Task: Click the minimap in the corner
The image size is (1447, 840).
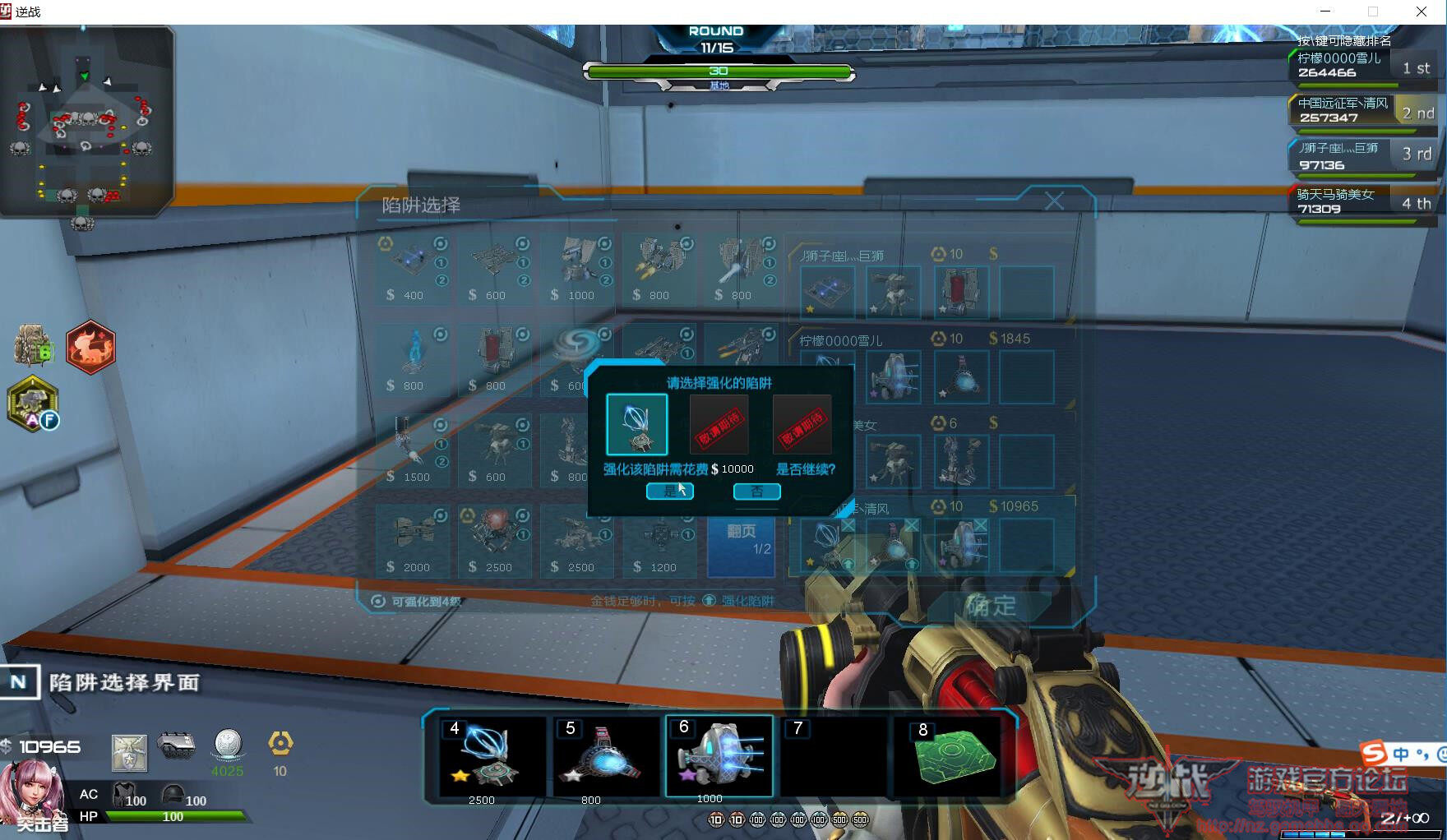Action: pos(86,122)
